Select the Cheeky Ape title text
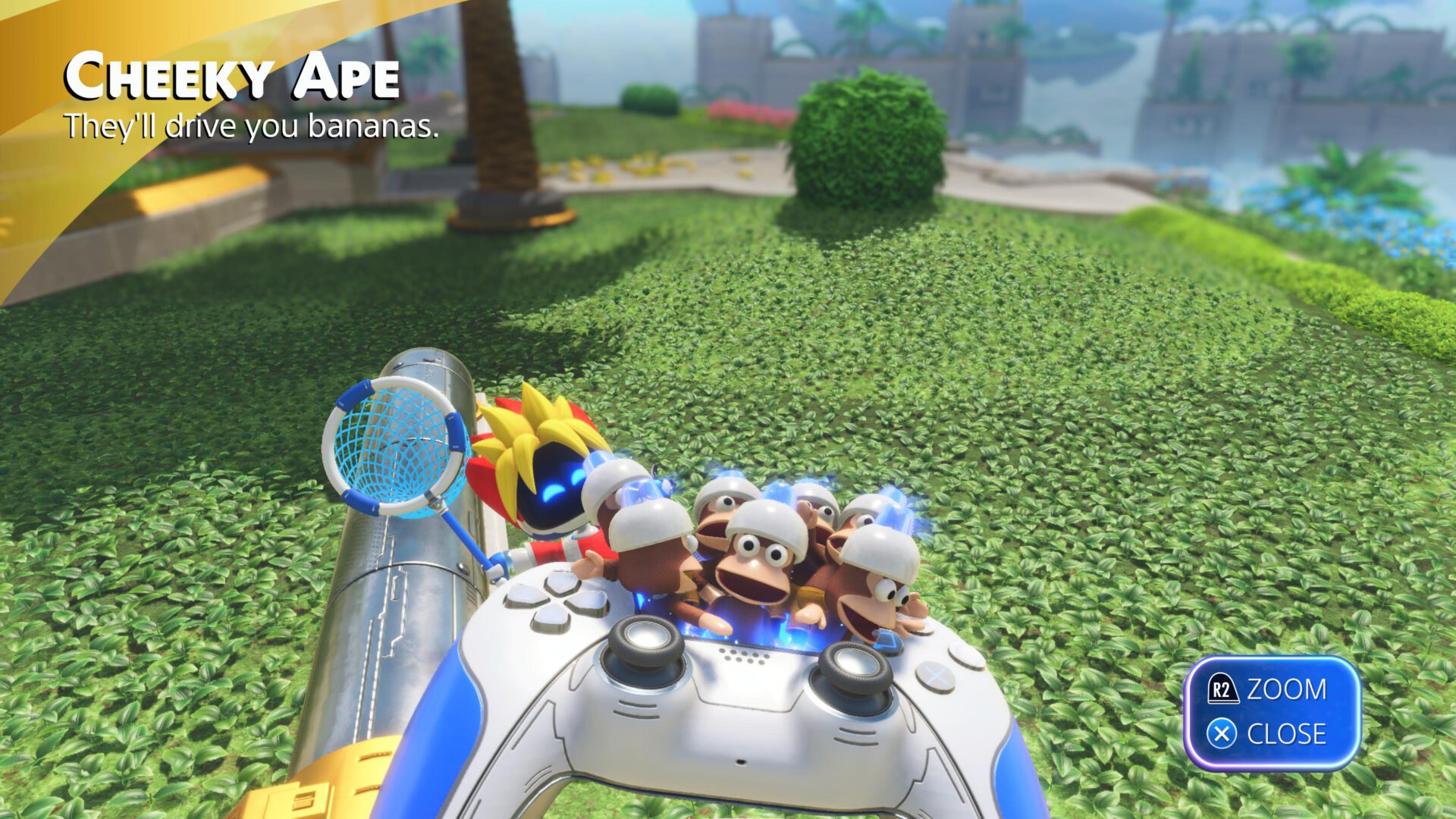Viewport: 1456px width, 819px height. [x=231, y=76]
